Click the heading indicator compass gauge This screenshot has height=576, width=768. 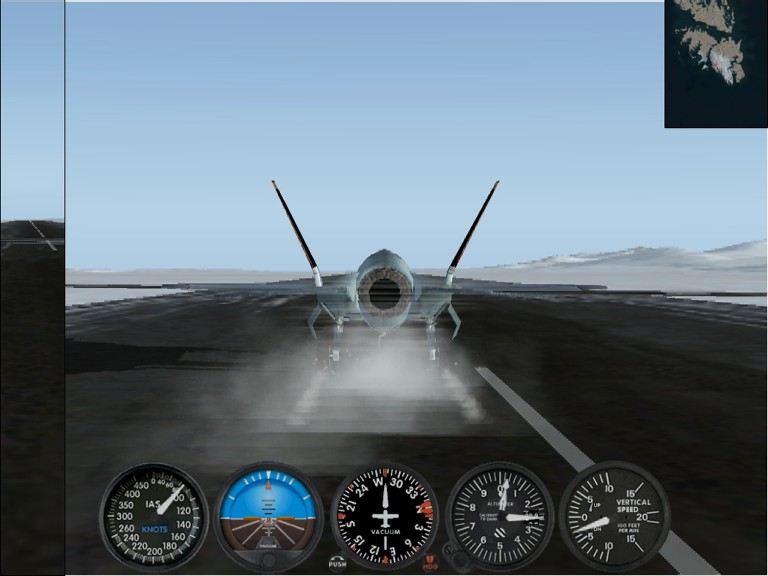coord(384,516)
